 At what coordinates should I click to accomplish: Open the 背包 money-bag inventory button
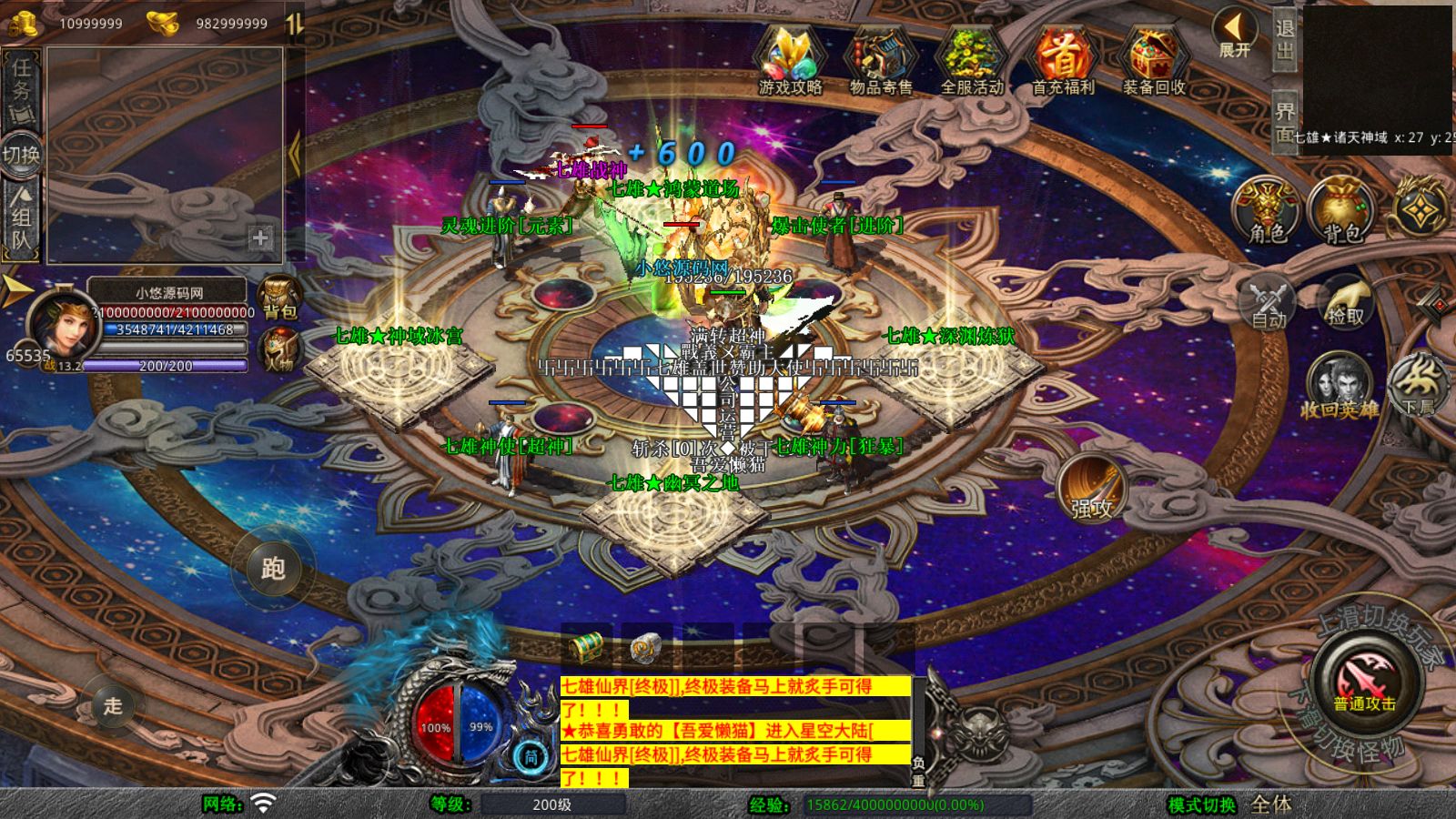click(1341, 211)
